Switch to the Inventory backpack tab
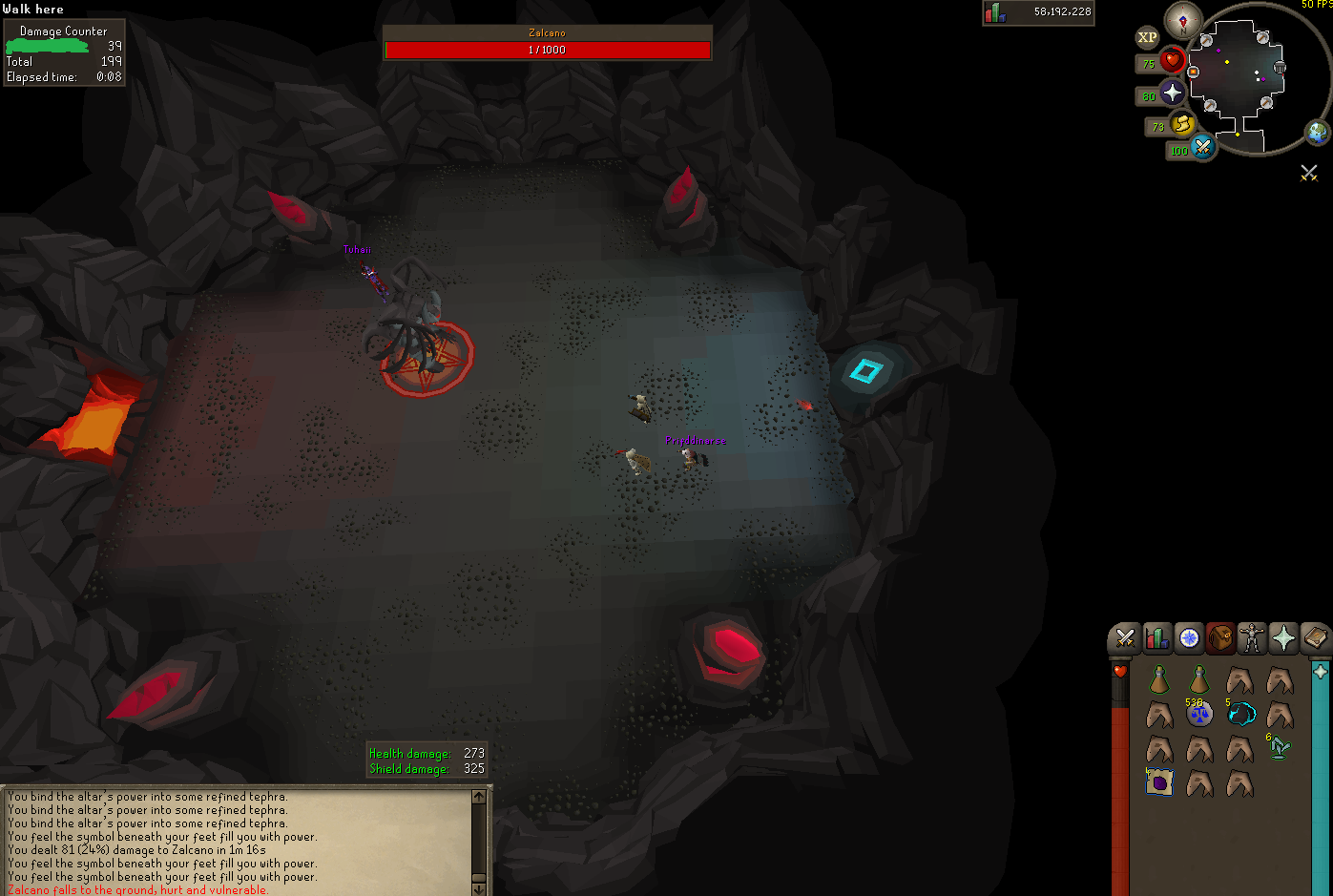Viewport: 1333px width, 896px height. (x=1220, y=638)
